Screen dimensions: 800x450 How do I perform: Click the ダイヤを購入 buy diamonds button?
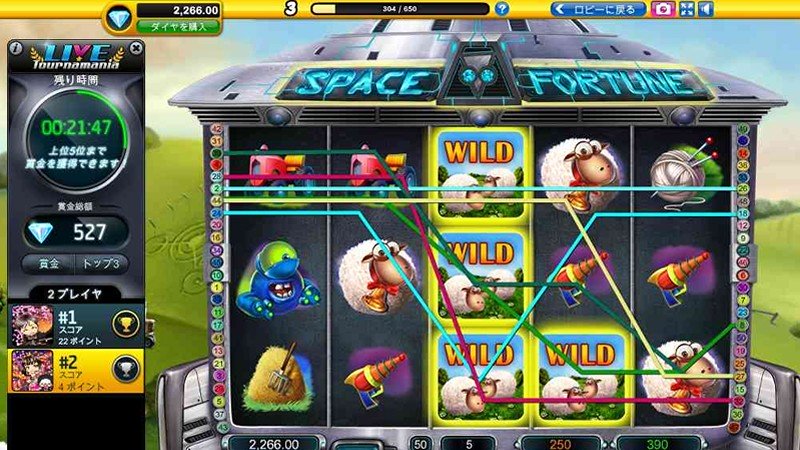tap(178, 27)
